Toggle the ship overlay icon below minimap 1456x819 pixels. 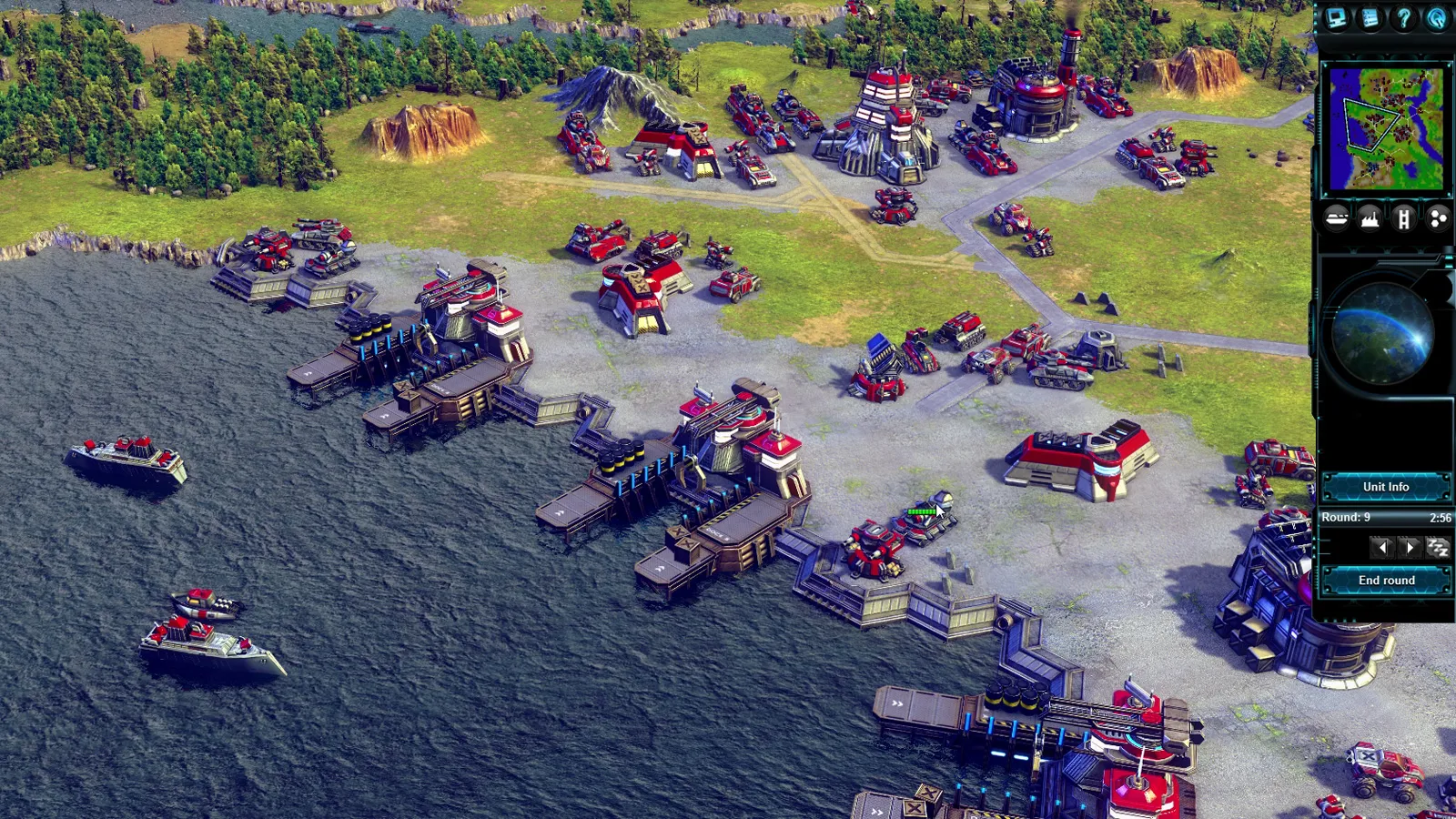coord(1336,219)
